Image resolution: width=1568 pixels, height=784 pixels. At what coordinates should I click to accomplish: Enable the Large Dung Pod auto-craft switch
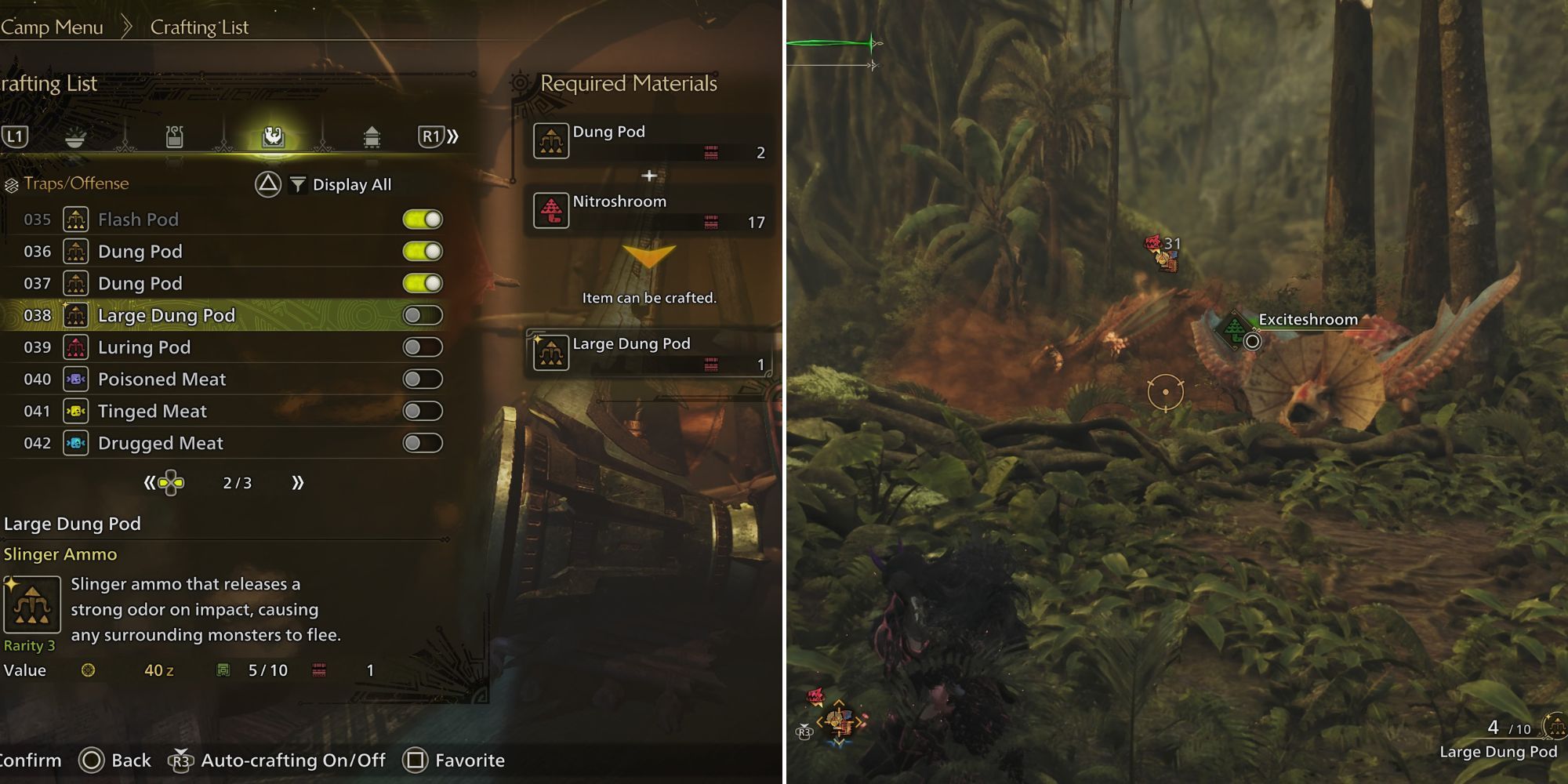(x=422, y=315)
